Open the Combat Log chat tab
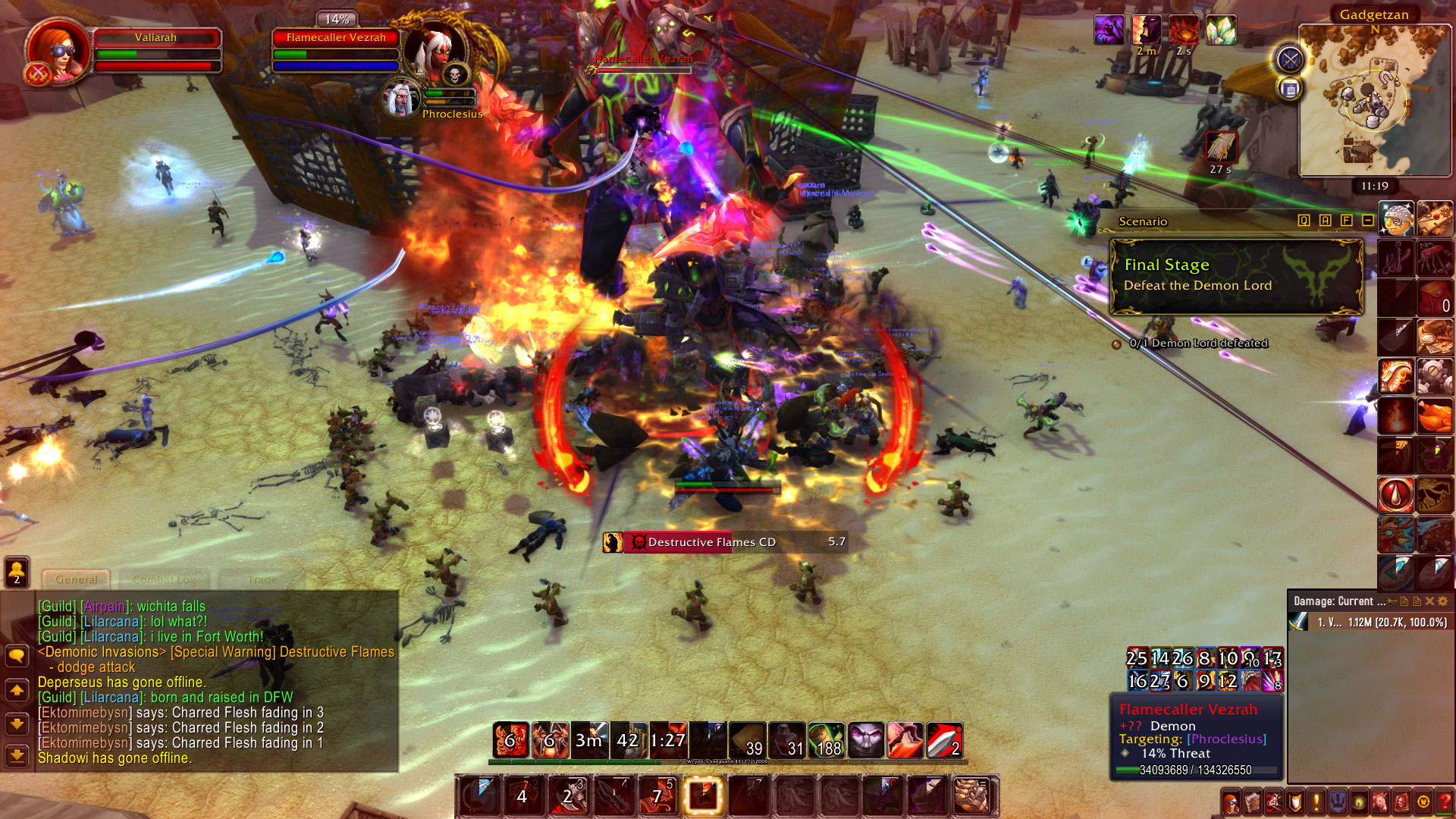 (164, 579)
